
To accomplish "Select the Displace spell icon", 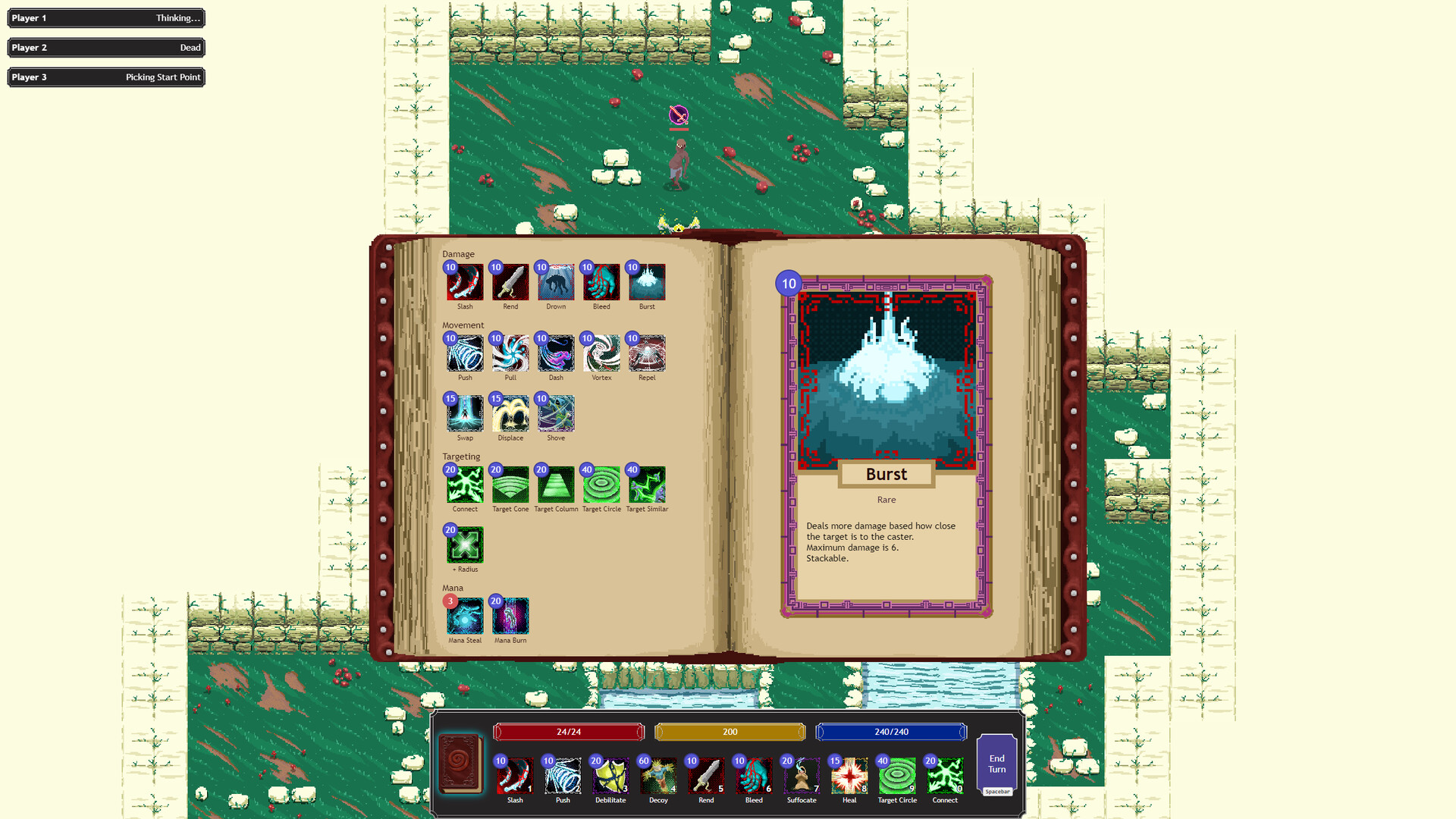I will pyautogui.click(x=510, y=414).
